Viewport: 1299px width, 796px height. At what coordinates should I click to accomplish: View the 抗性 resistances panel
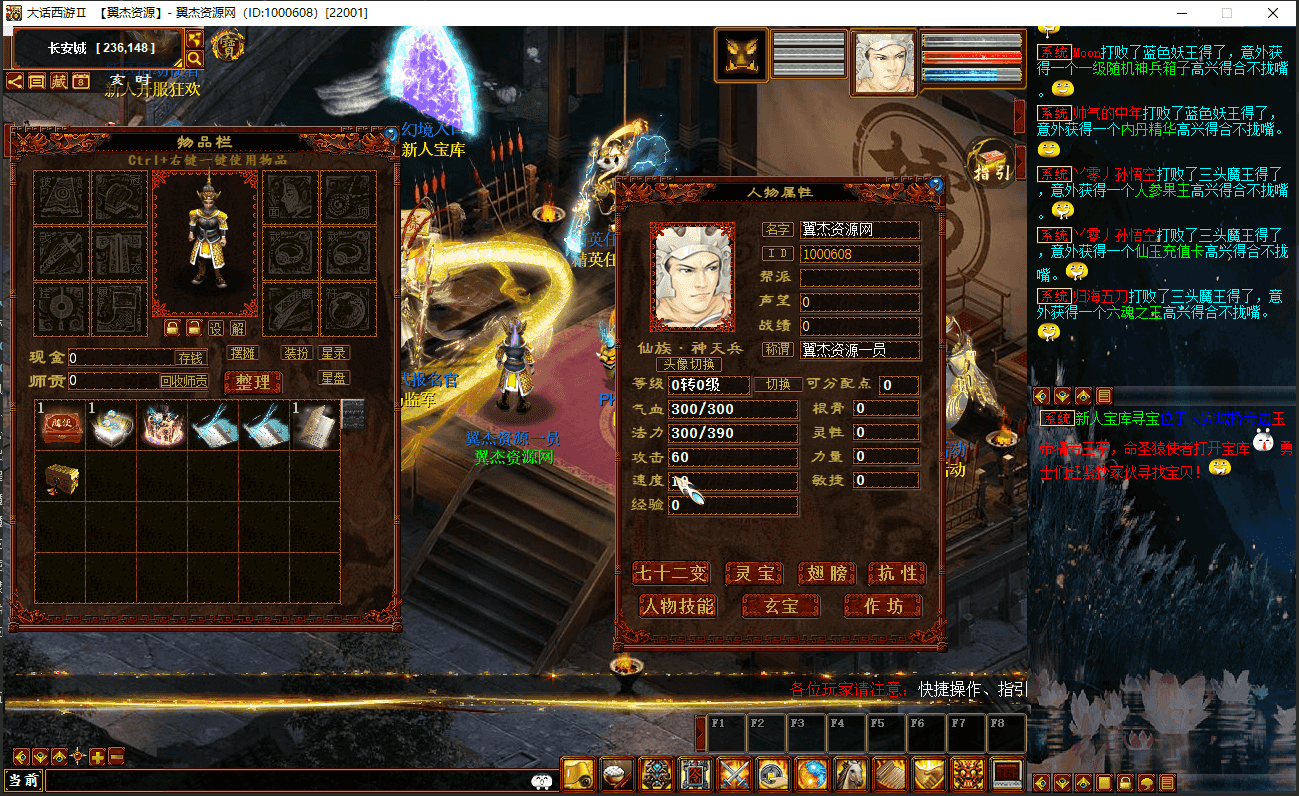895,573
